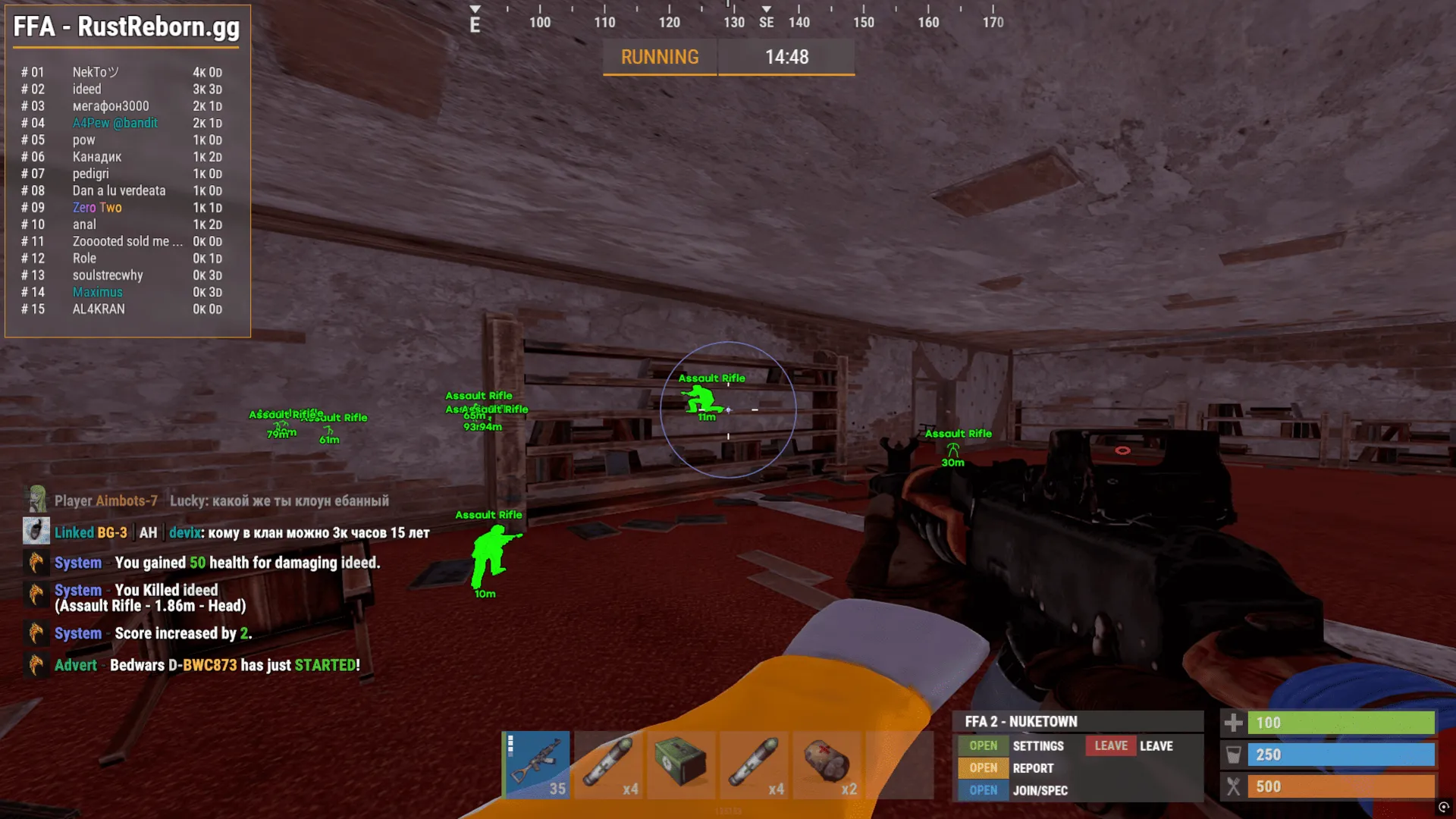Select the Assault Rifle in the hotbar
Screen dimensions: 1456x819
click(x=536, y=764)
